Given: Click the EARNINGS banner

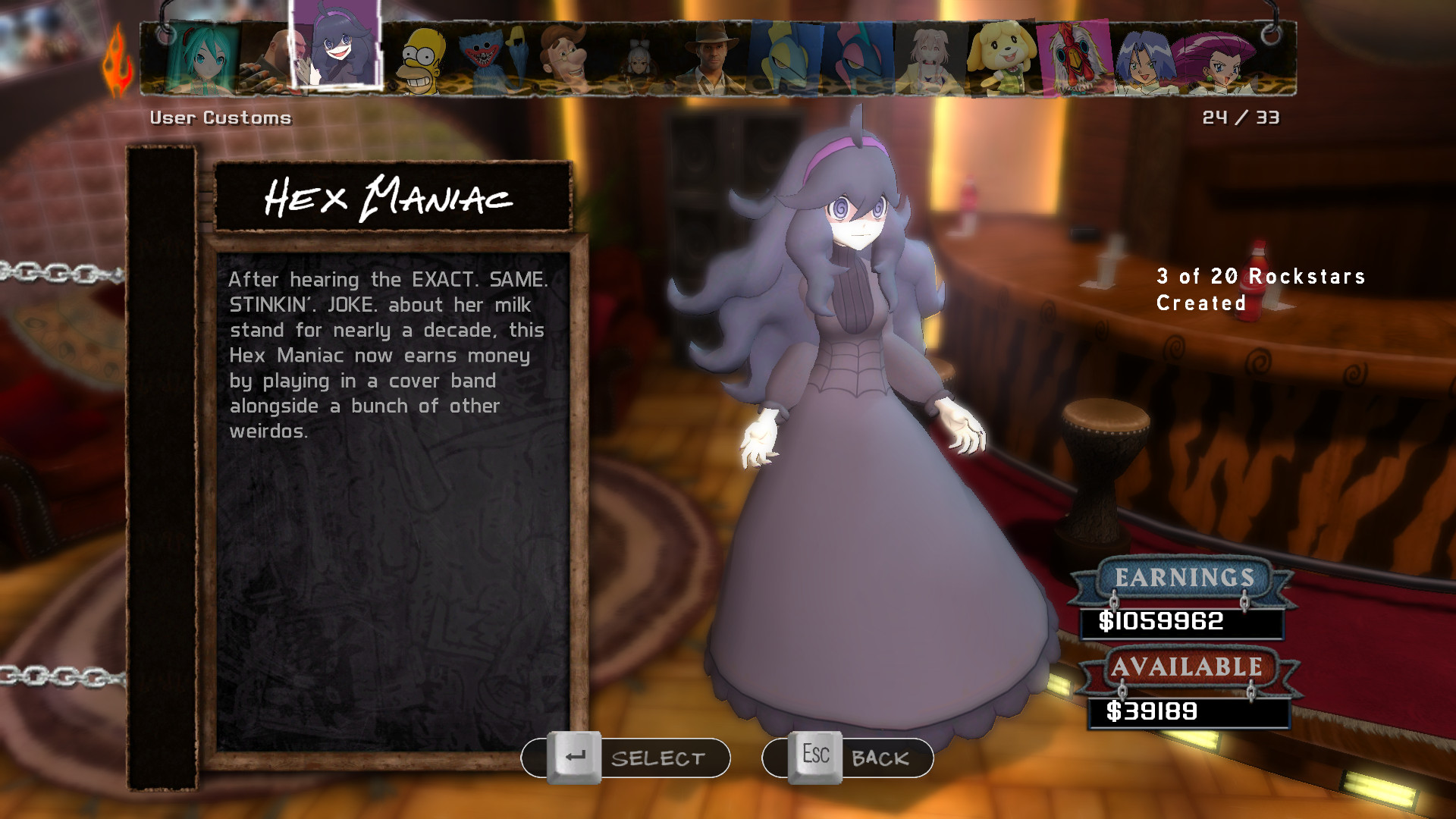Looking at the screenshot, I should click(x=1183, y=579).
